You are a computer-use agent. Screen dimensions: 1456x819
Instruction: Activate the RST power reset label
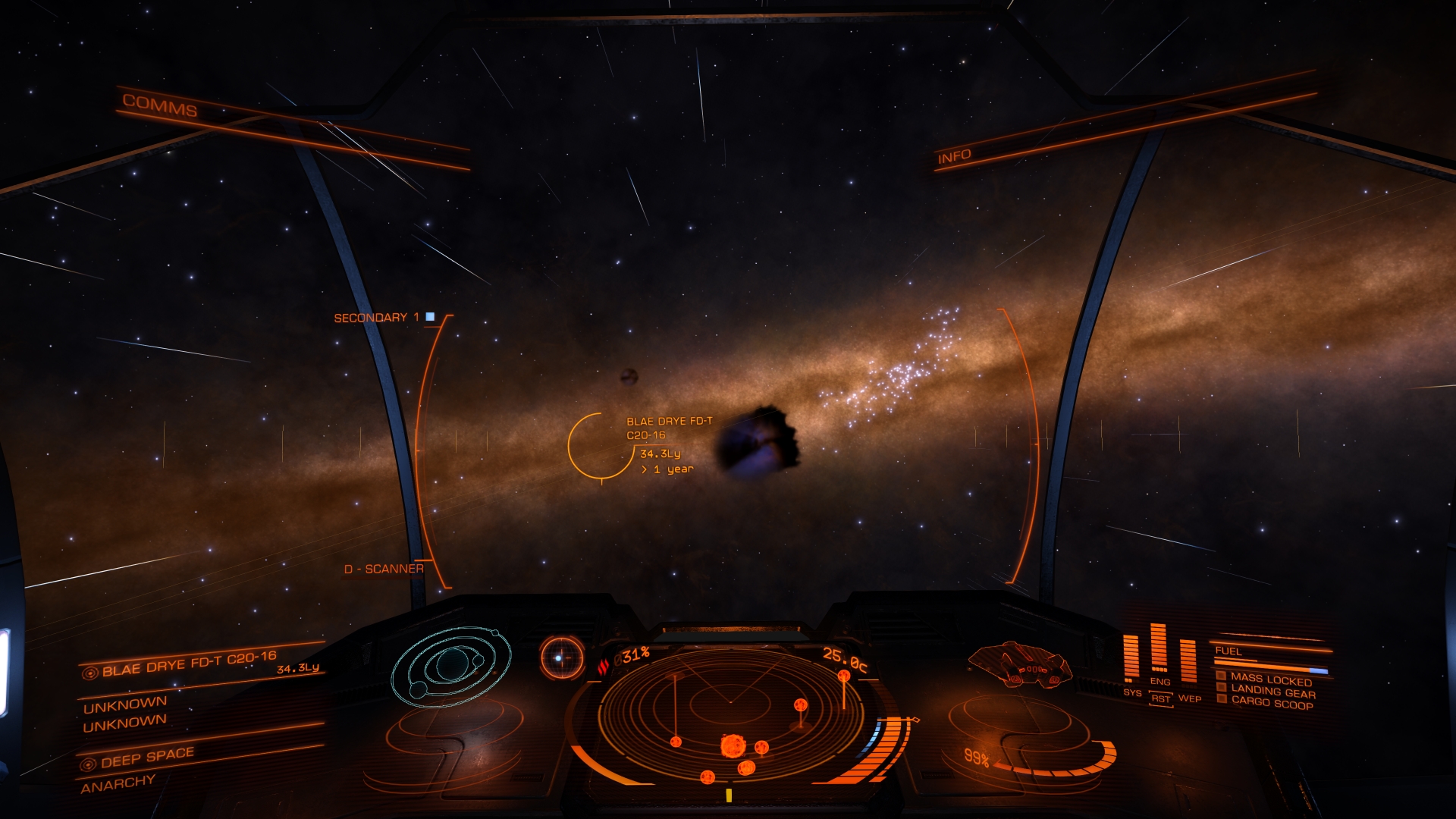pos(1161,698)
